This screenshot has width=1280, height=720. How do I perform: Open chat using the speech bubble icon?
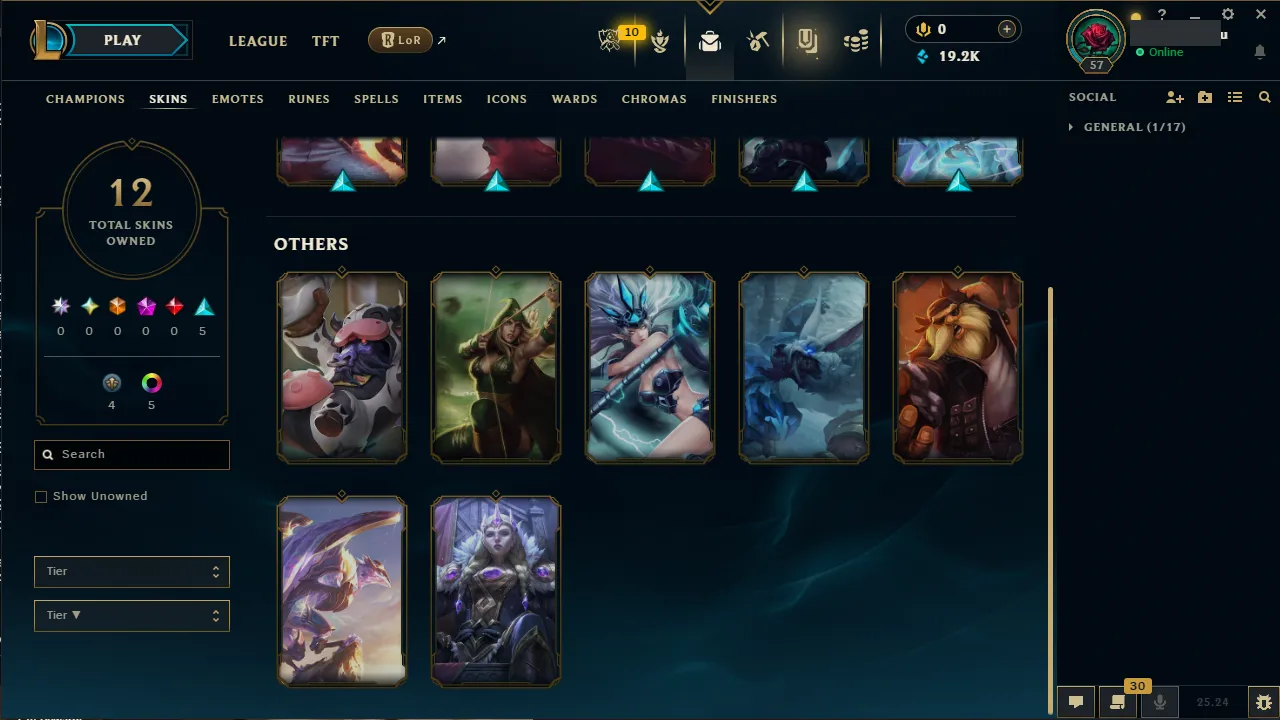pyautogui.click(x=1075, y=701)
